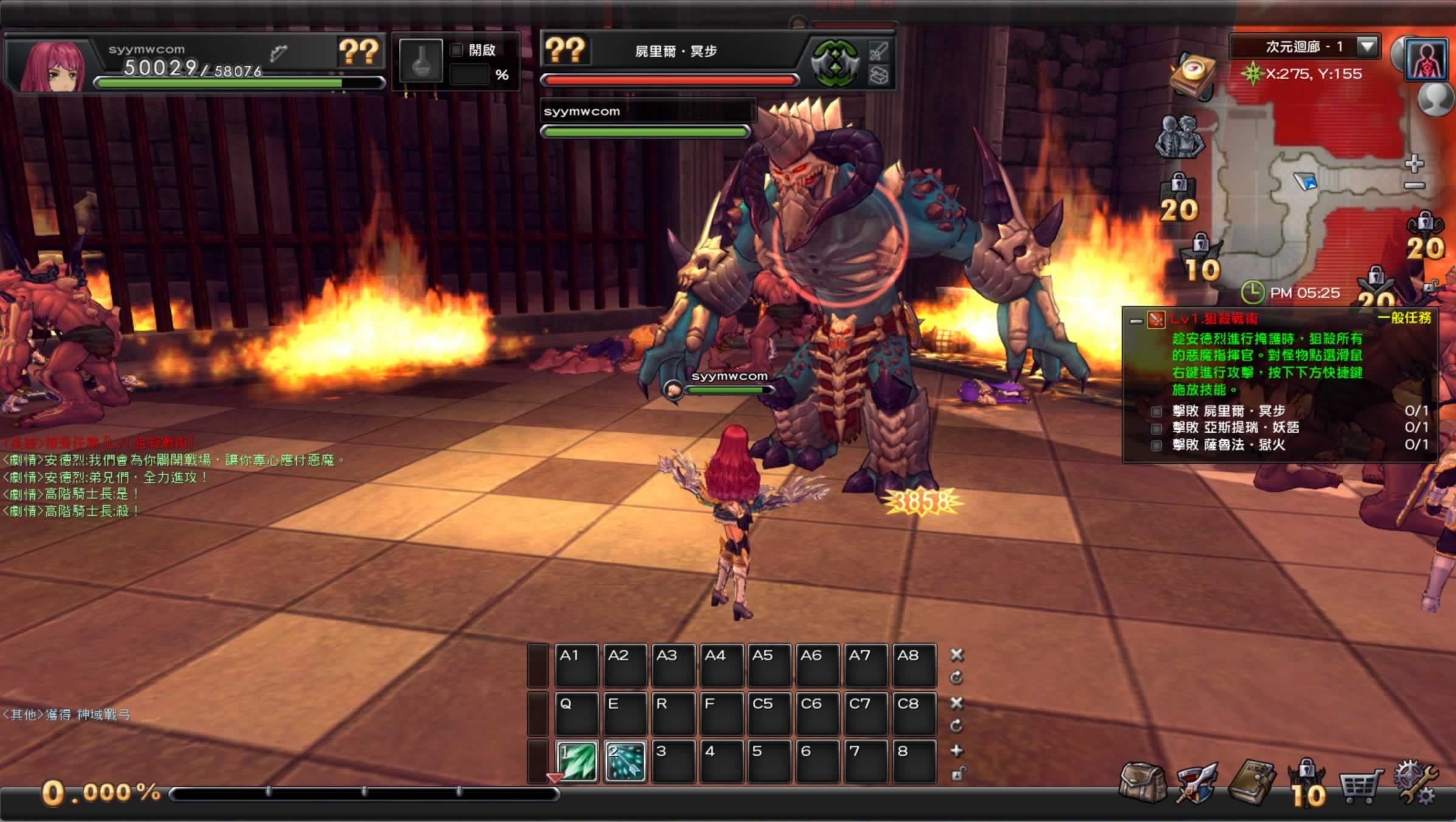
Task: Open the sword and shield equipment menu
Action: pyautogui.click(x=1196, y=784)
